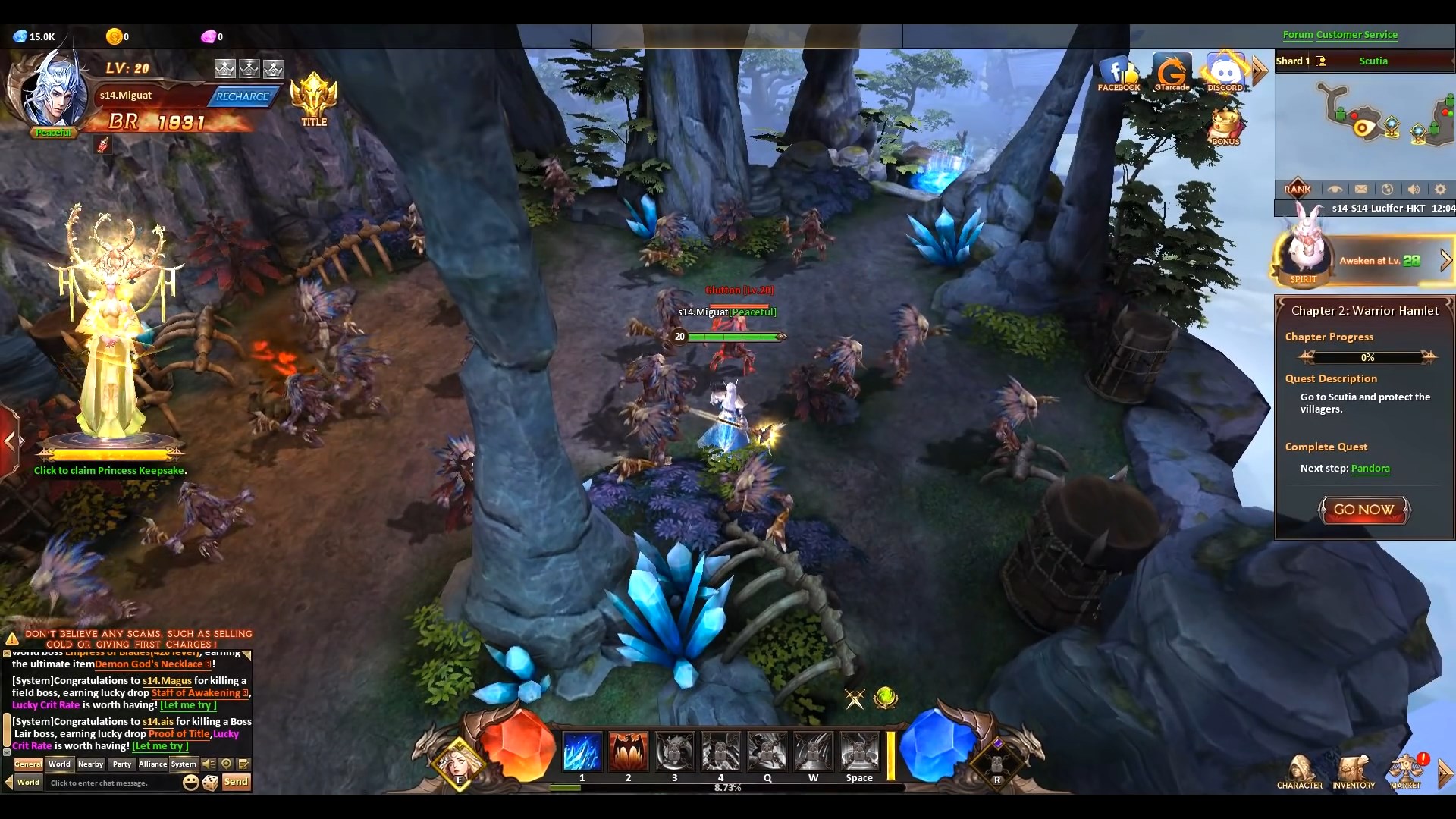
Task: Select the emoji smiley in chat
Action: coord(190,782)
